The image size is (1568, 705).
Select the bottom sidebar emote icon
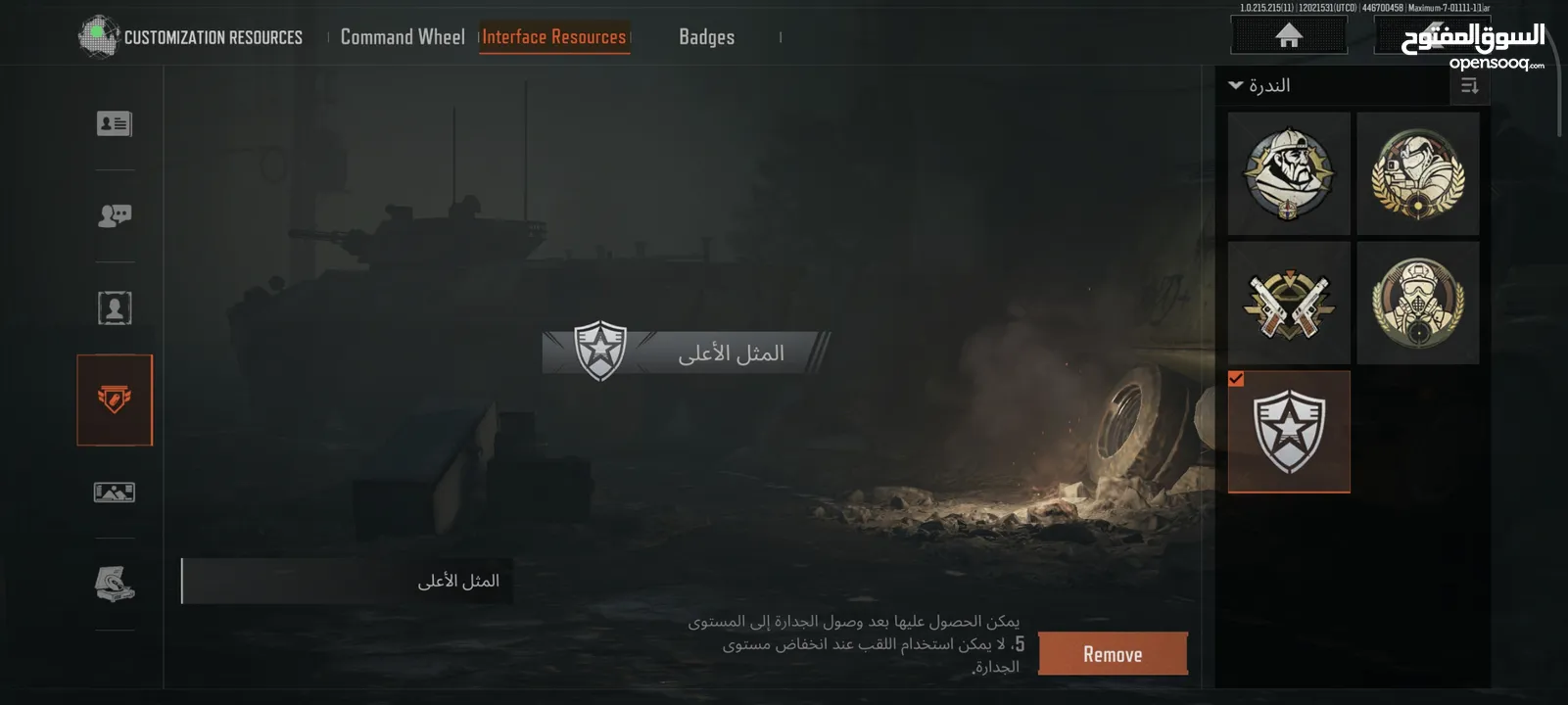click(115, 585)
